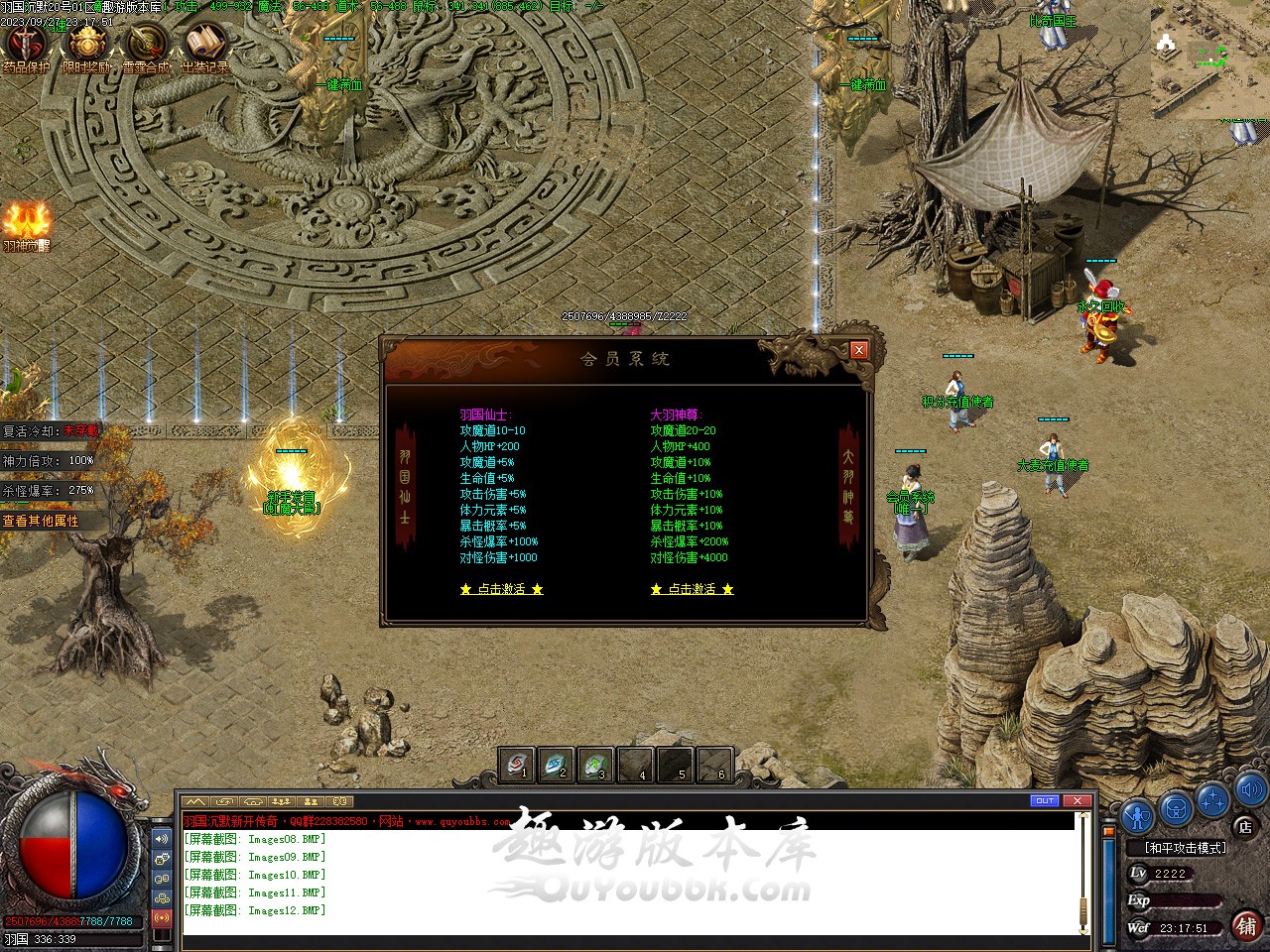The width and height of the screenshot is (1270, 952).
Task: Open the 出装记录 equipment drop log
Action: coord(205,46)
